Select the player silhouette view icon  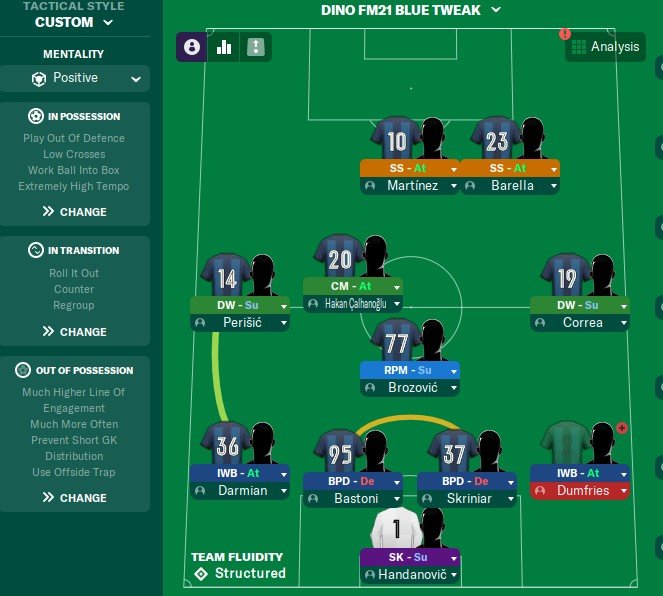click(x=192, y=46)
